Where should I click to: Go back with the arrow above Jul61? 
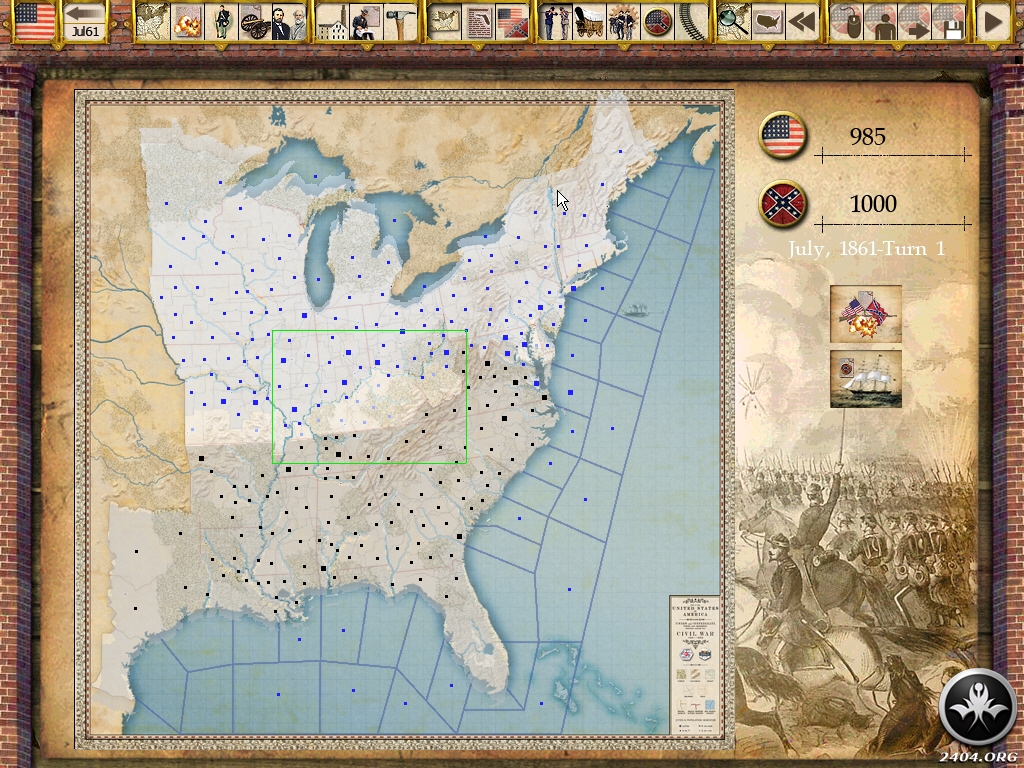pos(85,14)
